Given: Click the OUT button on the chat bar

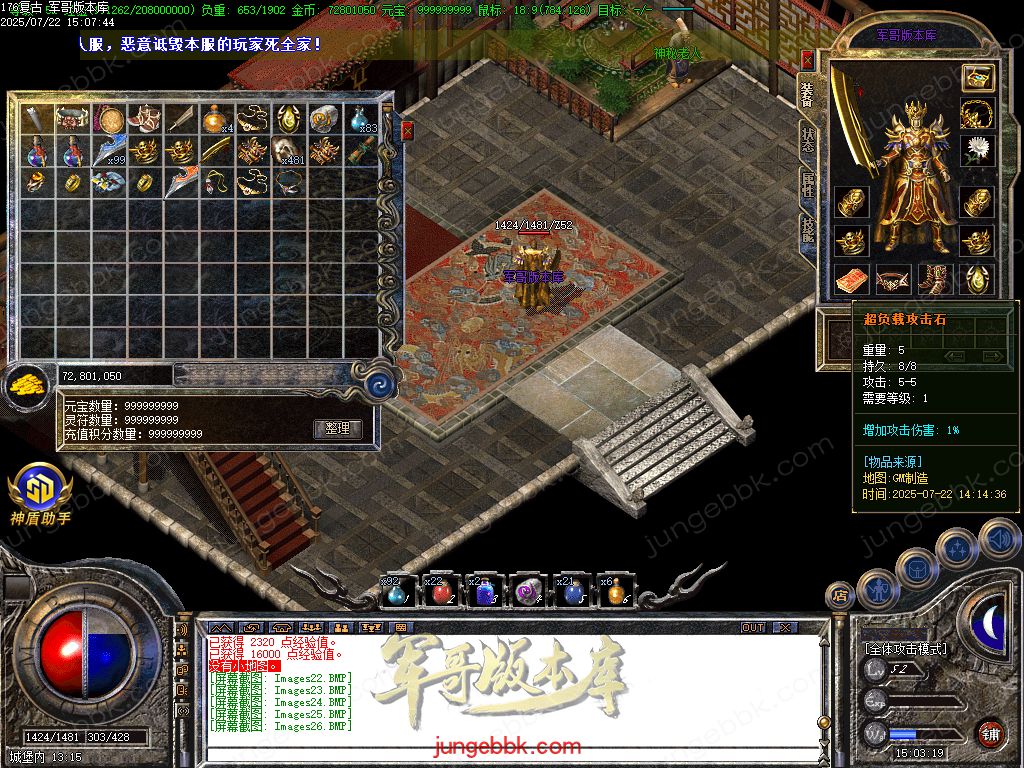Looking at the screenshot, I should coord(753,627).
